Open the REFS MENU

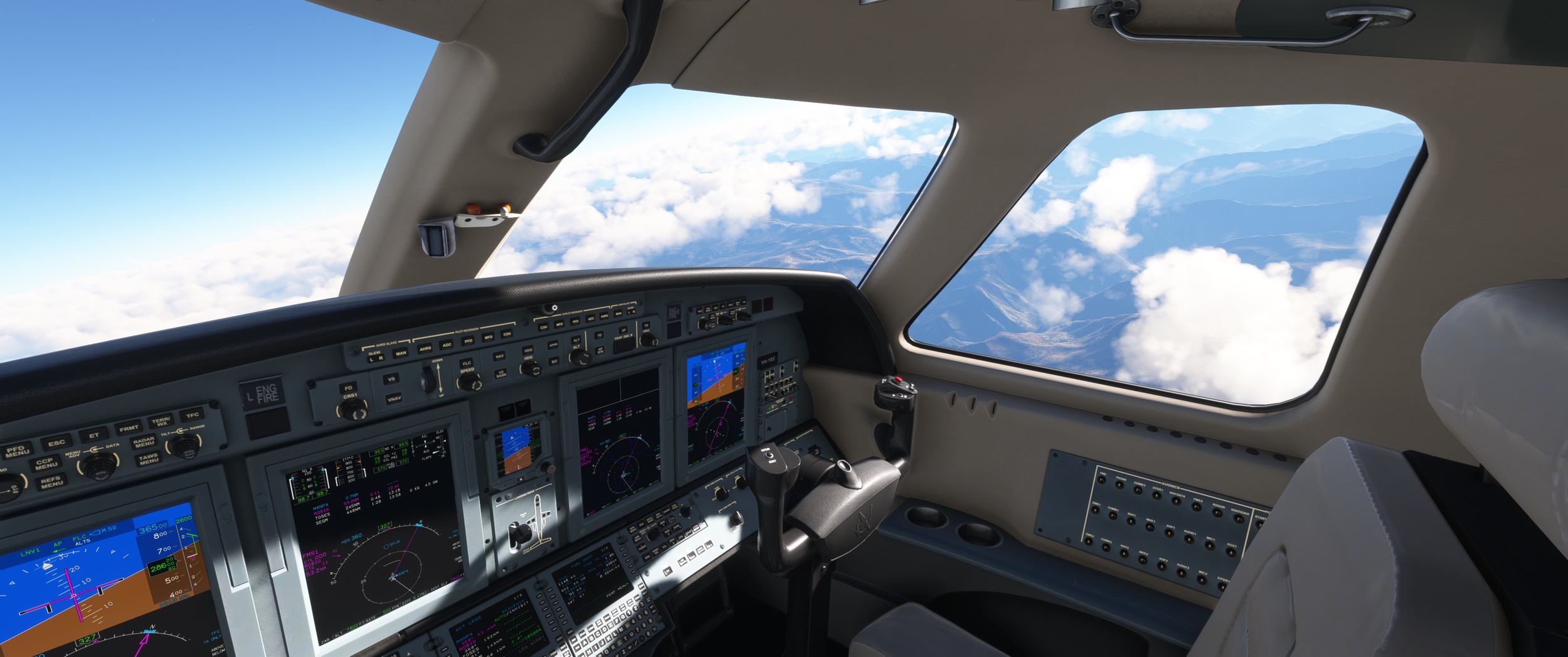51,482
